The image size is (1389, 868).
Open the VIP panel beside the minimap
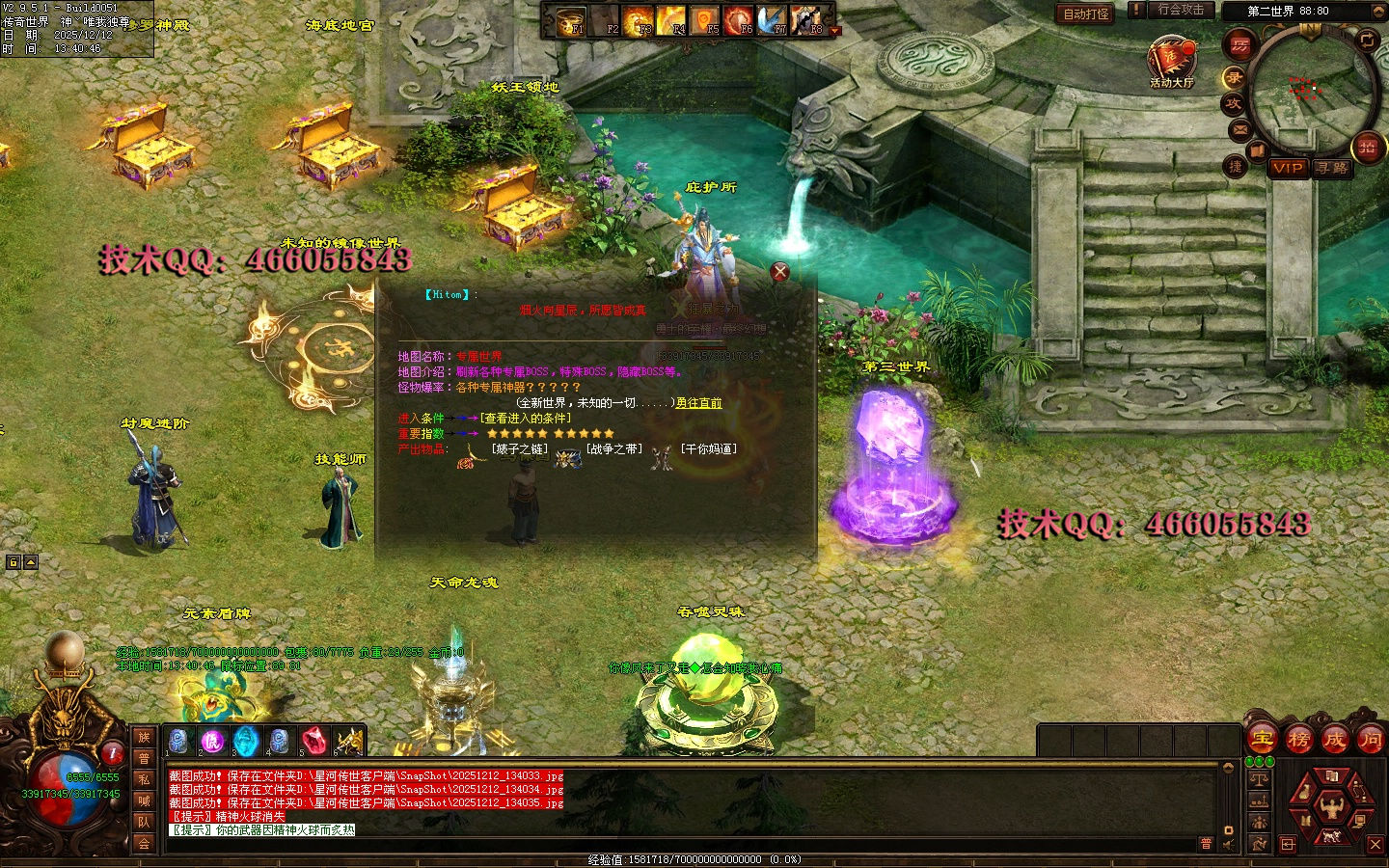pos(1288,168)
